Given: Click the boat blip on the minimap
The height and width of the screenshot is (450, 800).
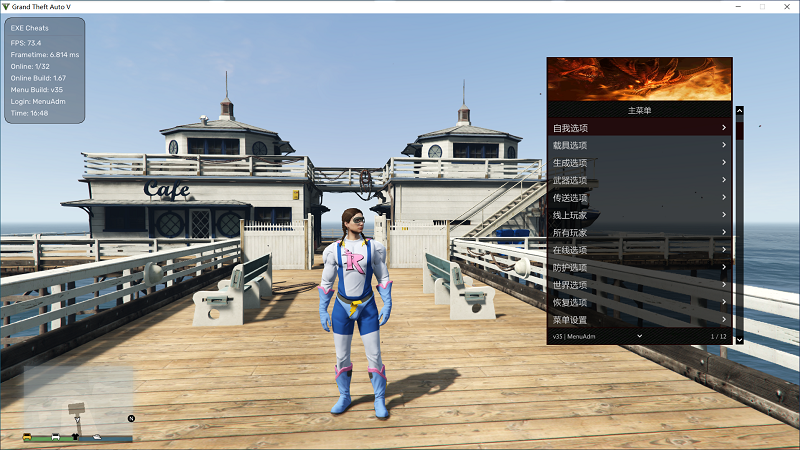Looking at the screenshot, I should point(97,436).
